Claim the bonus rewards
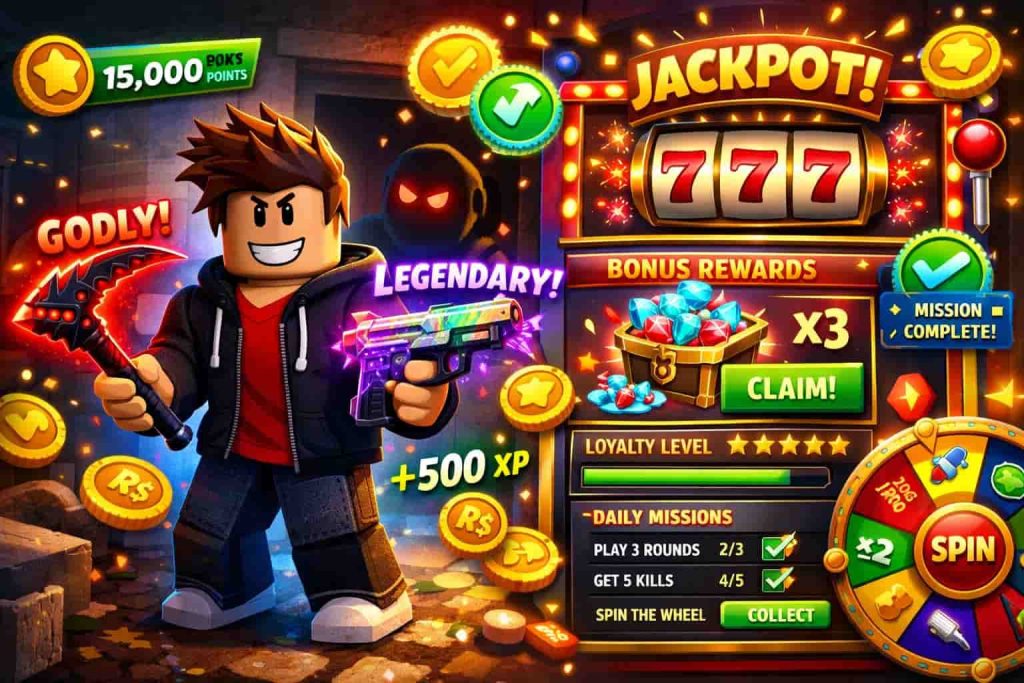Viewport: 1024px width, 683px height. click(790, 387)
